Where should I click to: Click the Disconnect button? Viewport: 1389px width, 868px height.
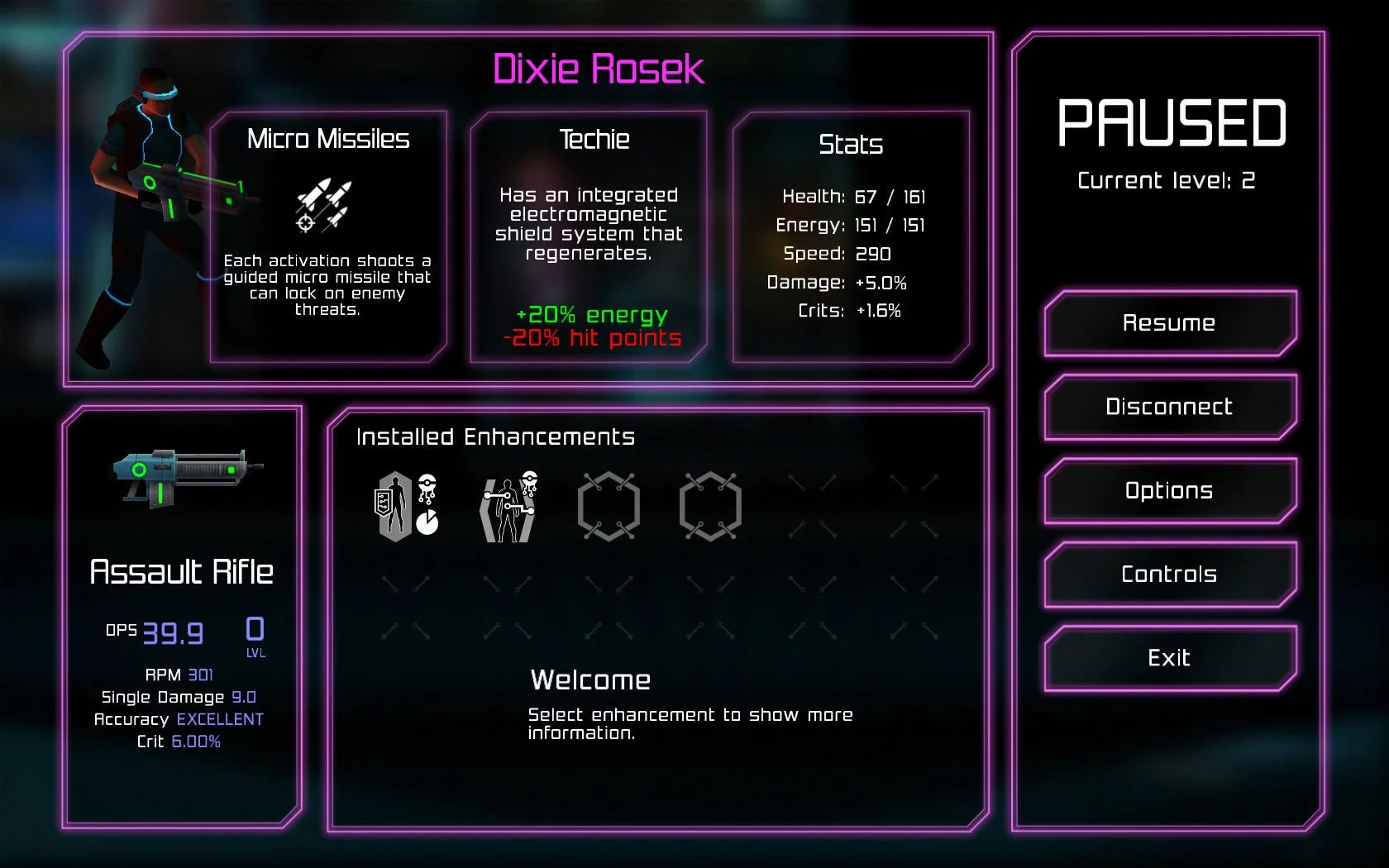(x=1169, y=407)
